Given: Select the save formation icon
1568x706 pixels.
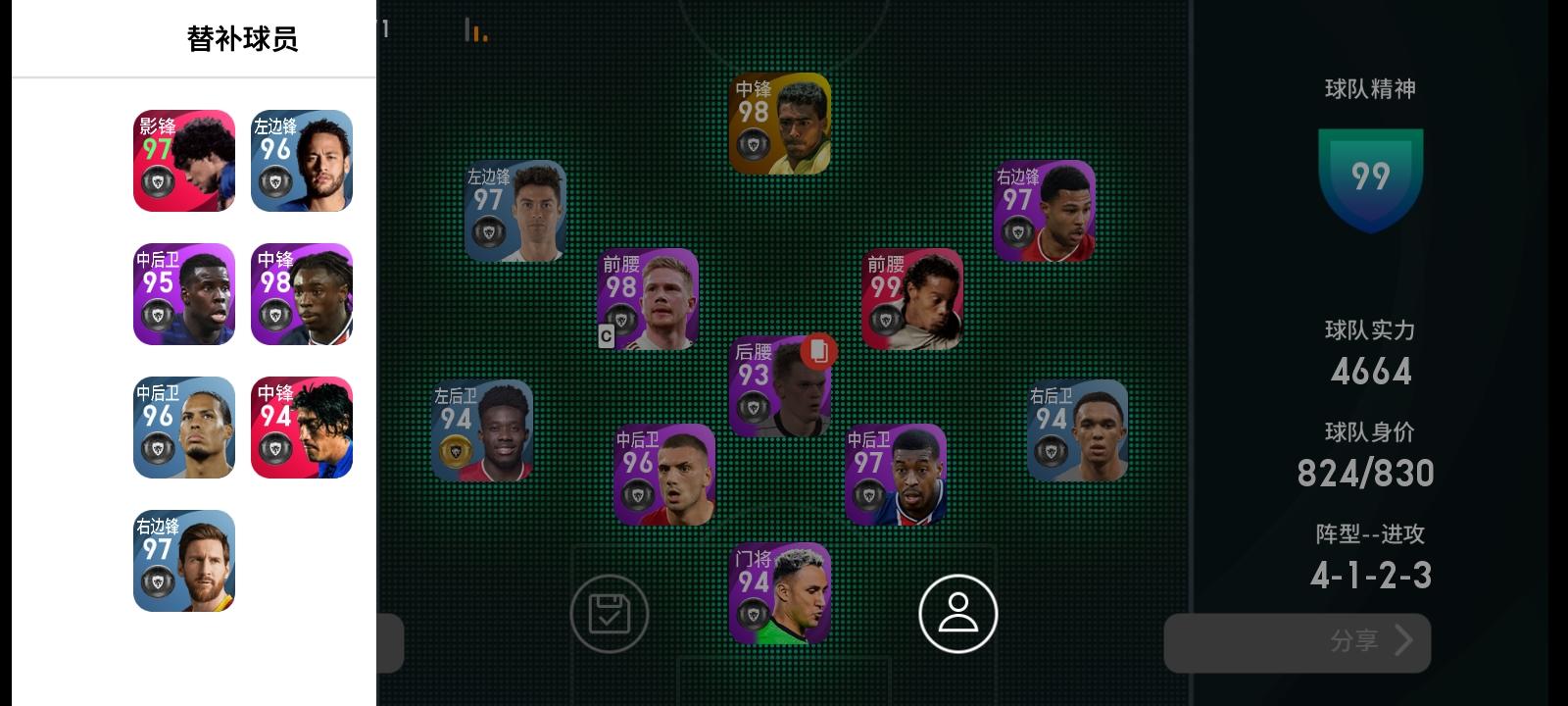Looking at the screenshot, I should point(610,612).
